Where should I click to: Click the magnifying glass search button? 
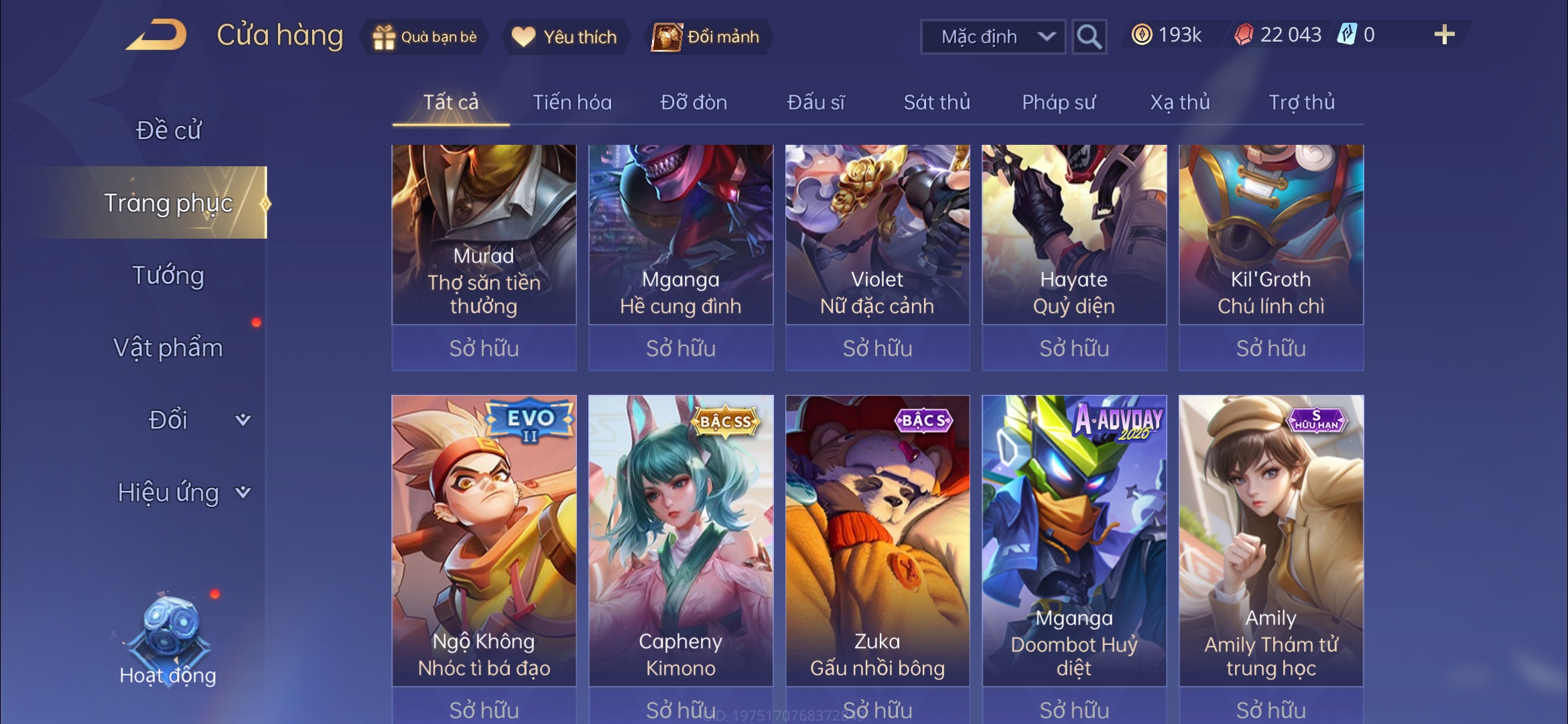1089,37
